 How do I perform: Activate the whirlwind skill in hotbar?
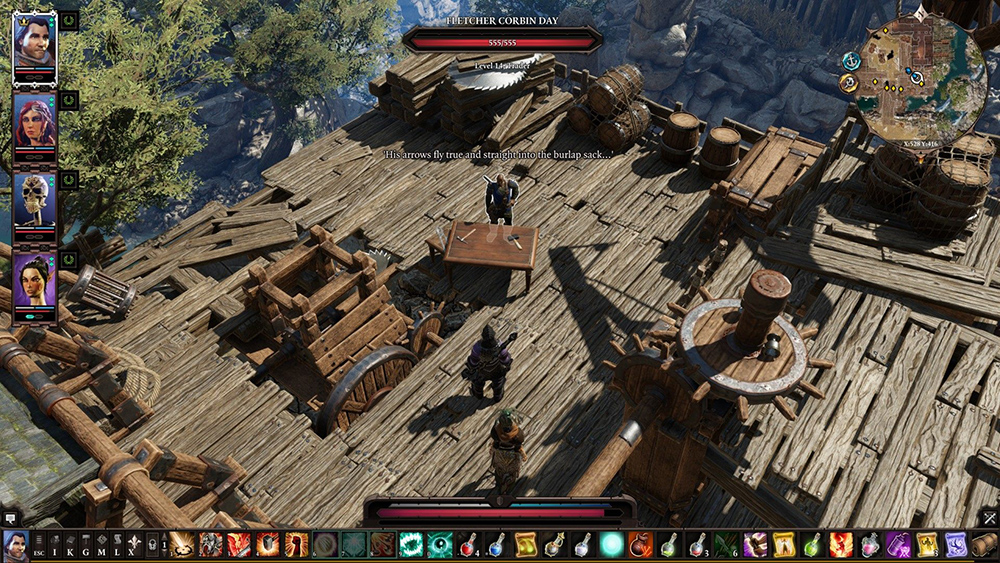[x=182, y=545]
